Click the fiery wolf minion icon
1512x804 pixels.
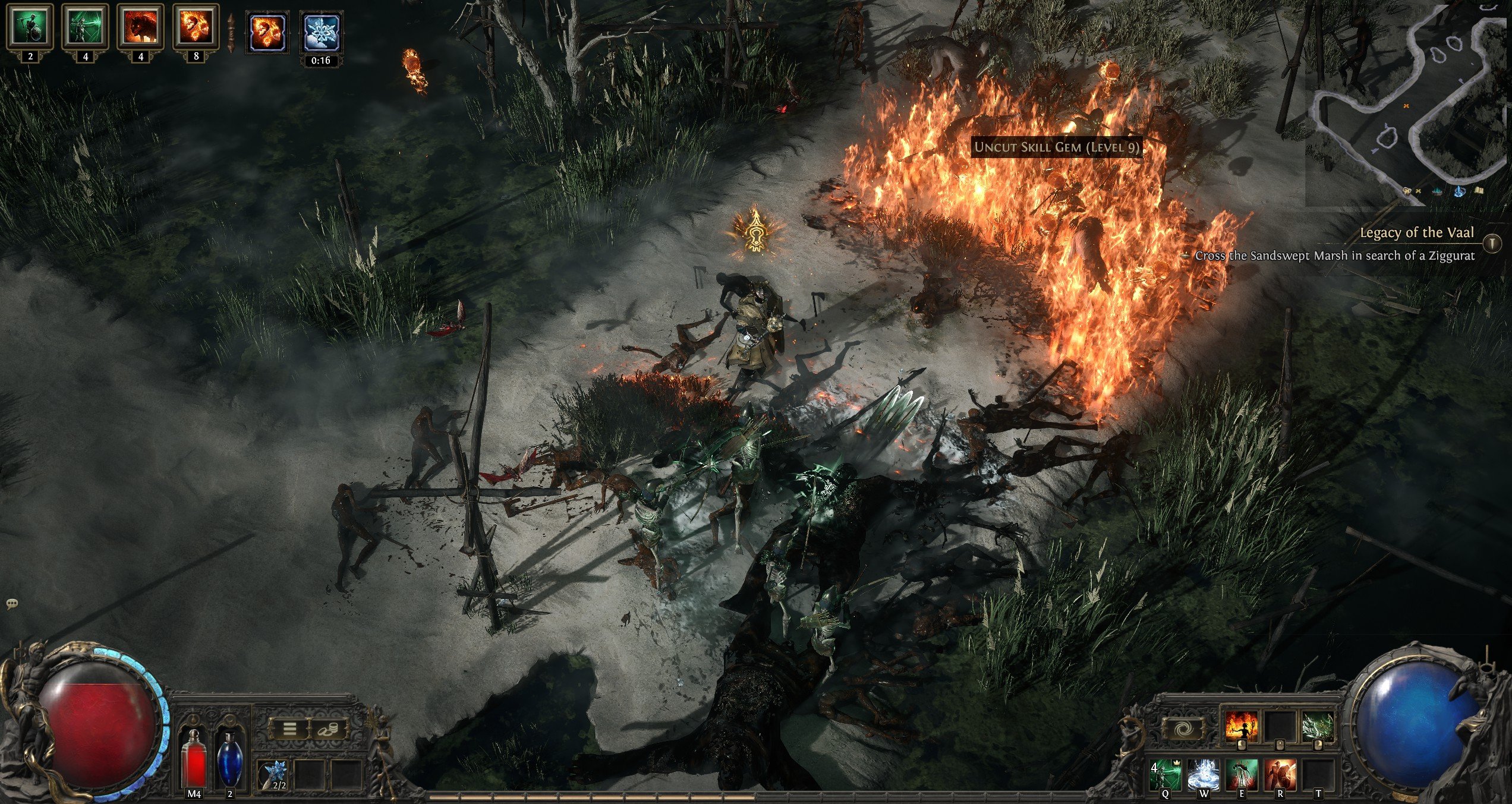pyautogui.click(x=141, y=26)
